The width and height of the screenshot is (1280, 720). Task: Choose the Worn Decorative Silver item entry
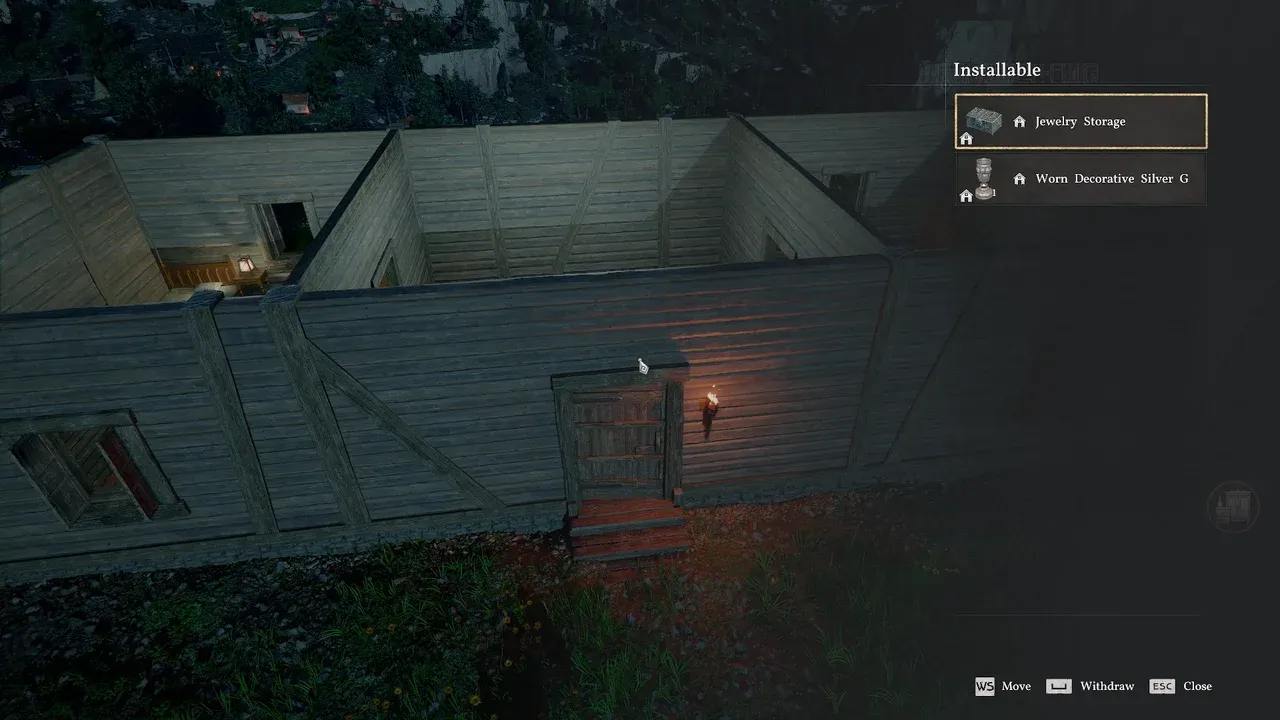pos(1081,179)
